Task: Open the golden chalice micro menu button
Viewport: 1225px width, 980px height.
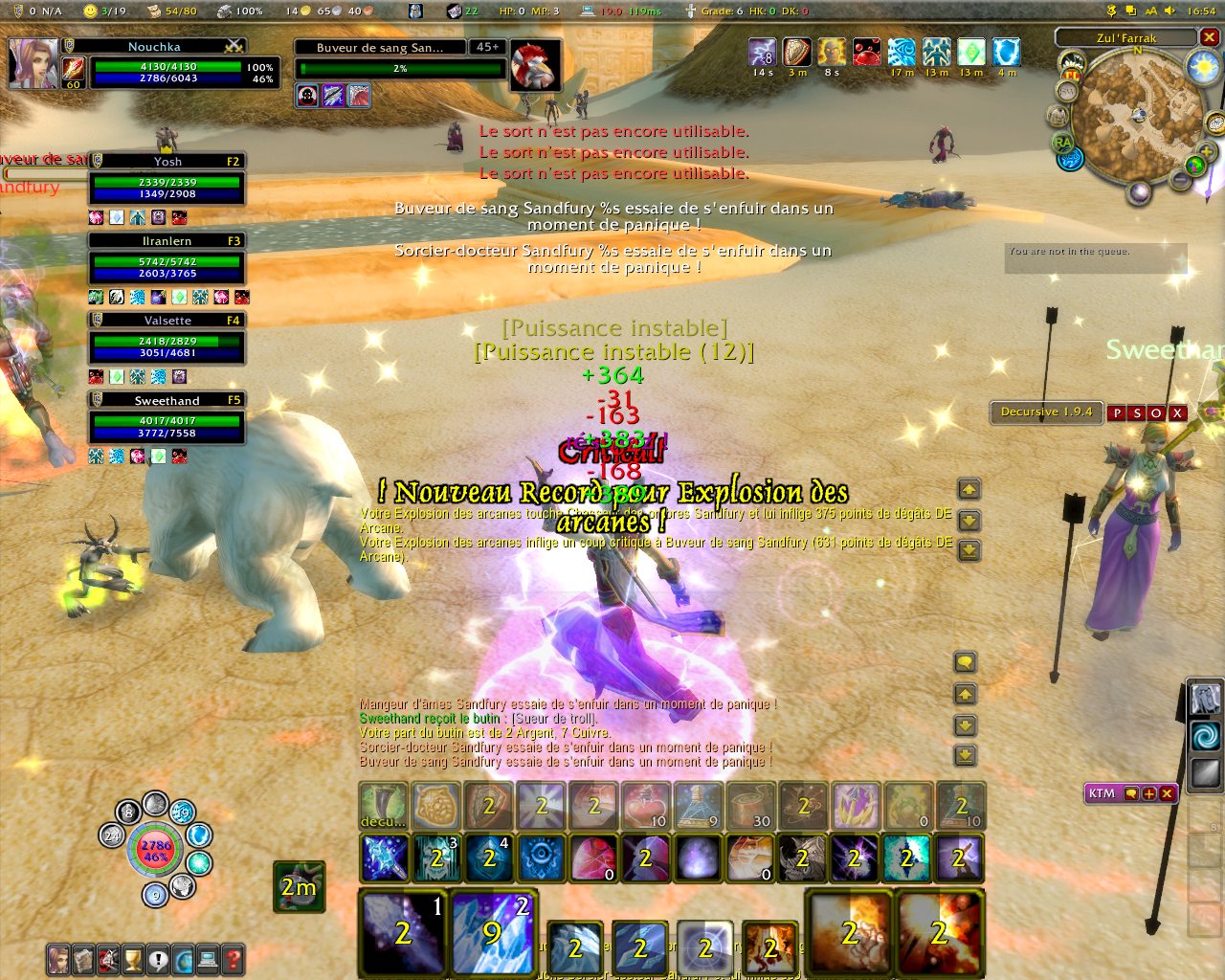Action: click(x=133, y=959)
